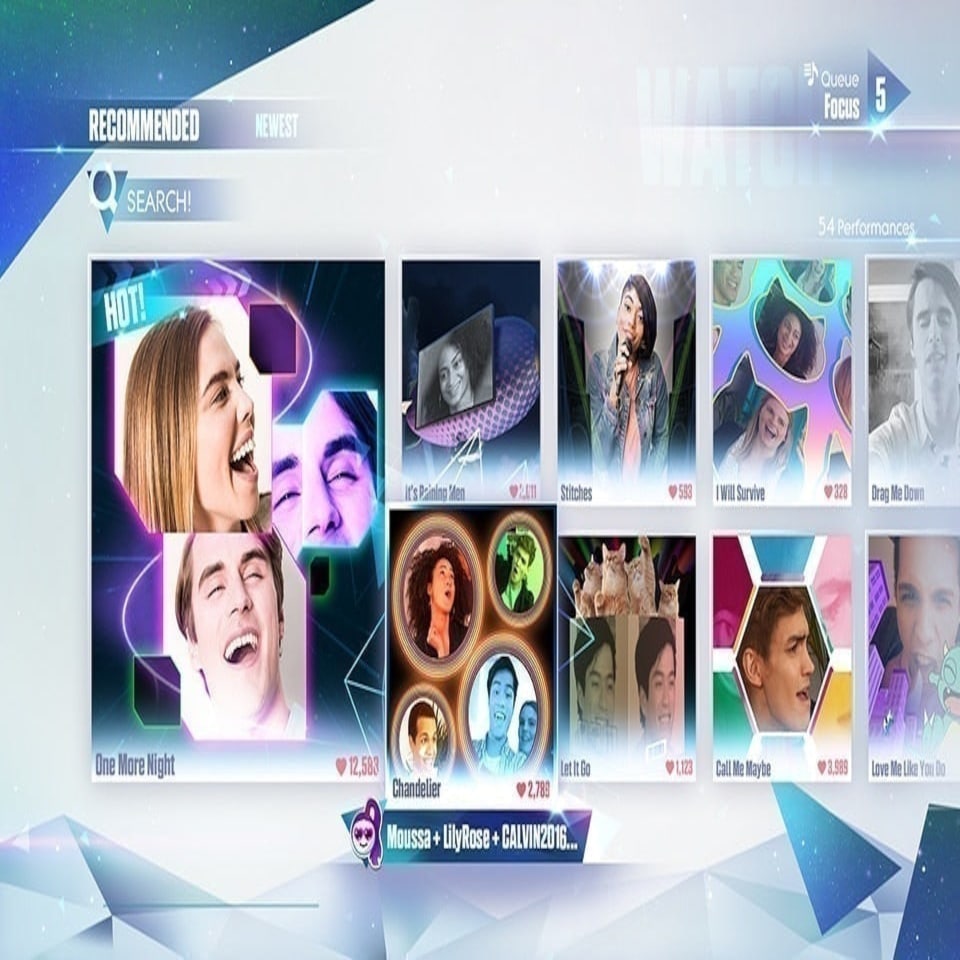Screen dimensions: 960x960
Task: Open the Call Me Maybe performance
Action: (x=781, y=657)
